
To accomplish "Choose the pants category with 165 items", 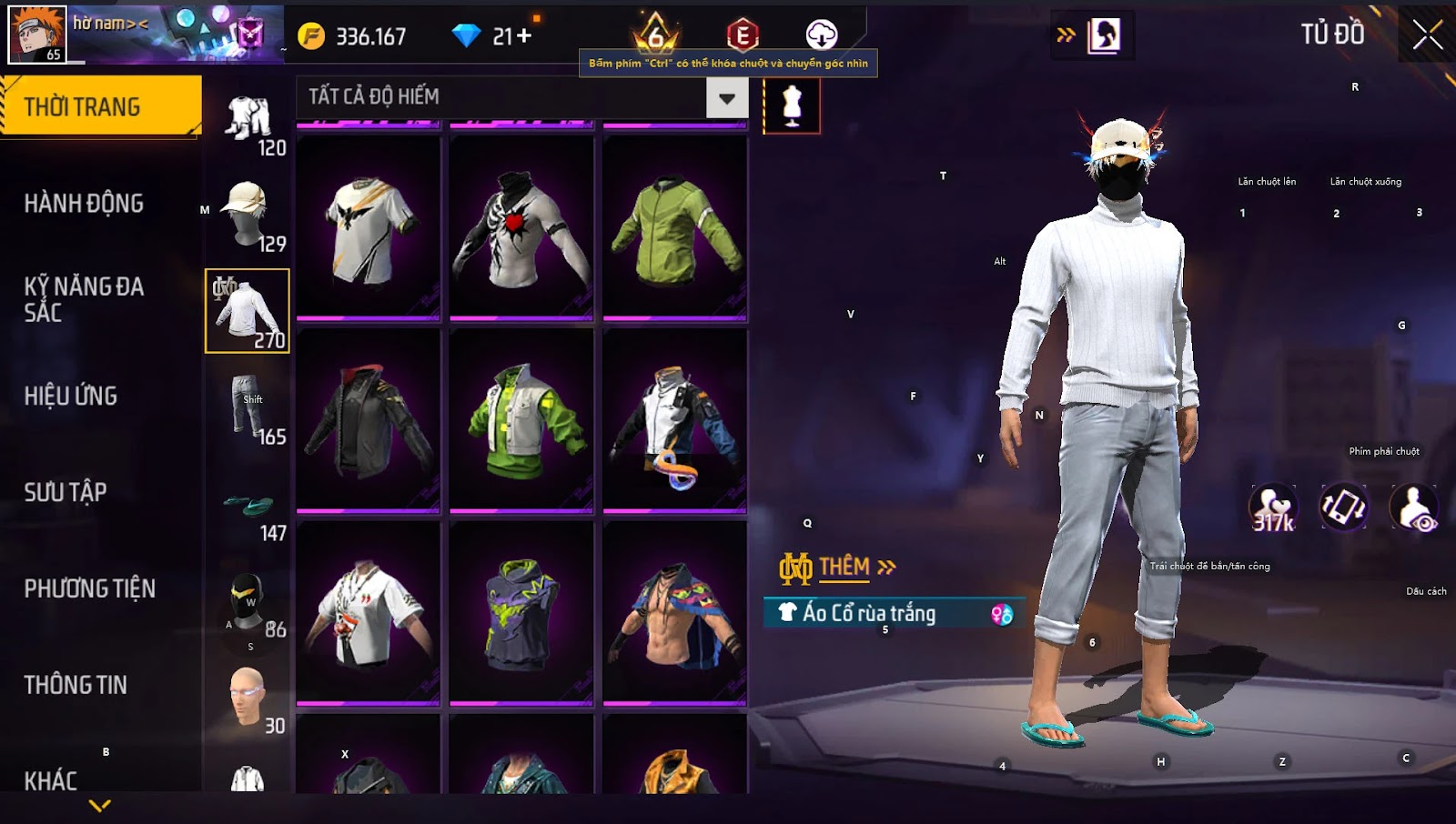I will pos(248,407).
